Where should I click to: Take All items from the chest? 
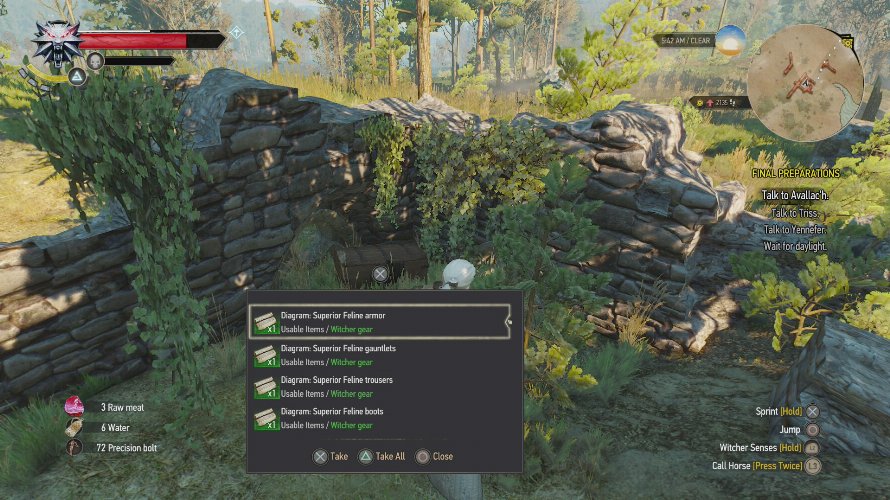[x=383, y=456]
